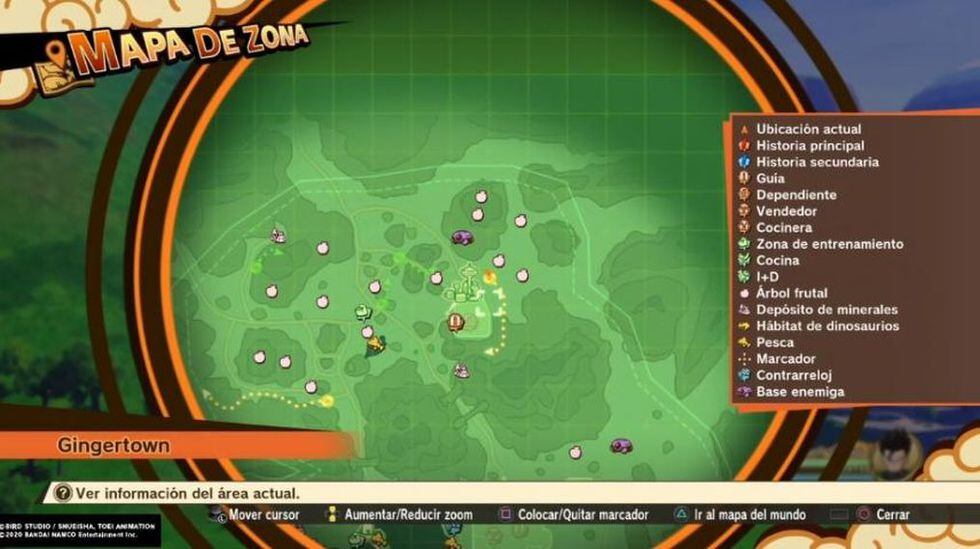Select Zona de entrenamiento legend entry

point(829,244)
